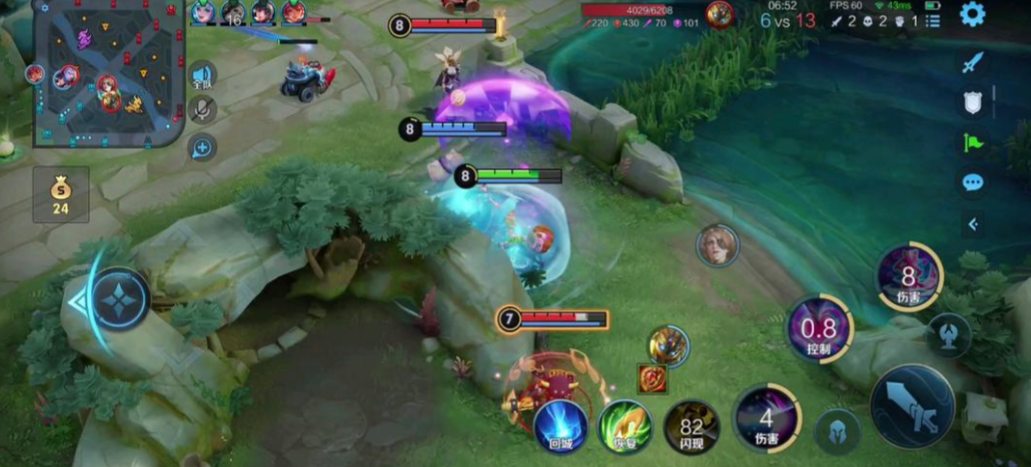1031x467 pixels.
Task: Toggle the muted microphone
Action: [202, 109]
